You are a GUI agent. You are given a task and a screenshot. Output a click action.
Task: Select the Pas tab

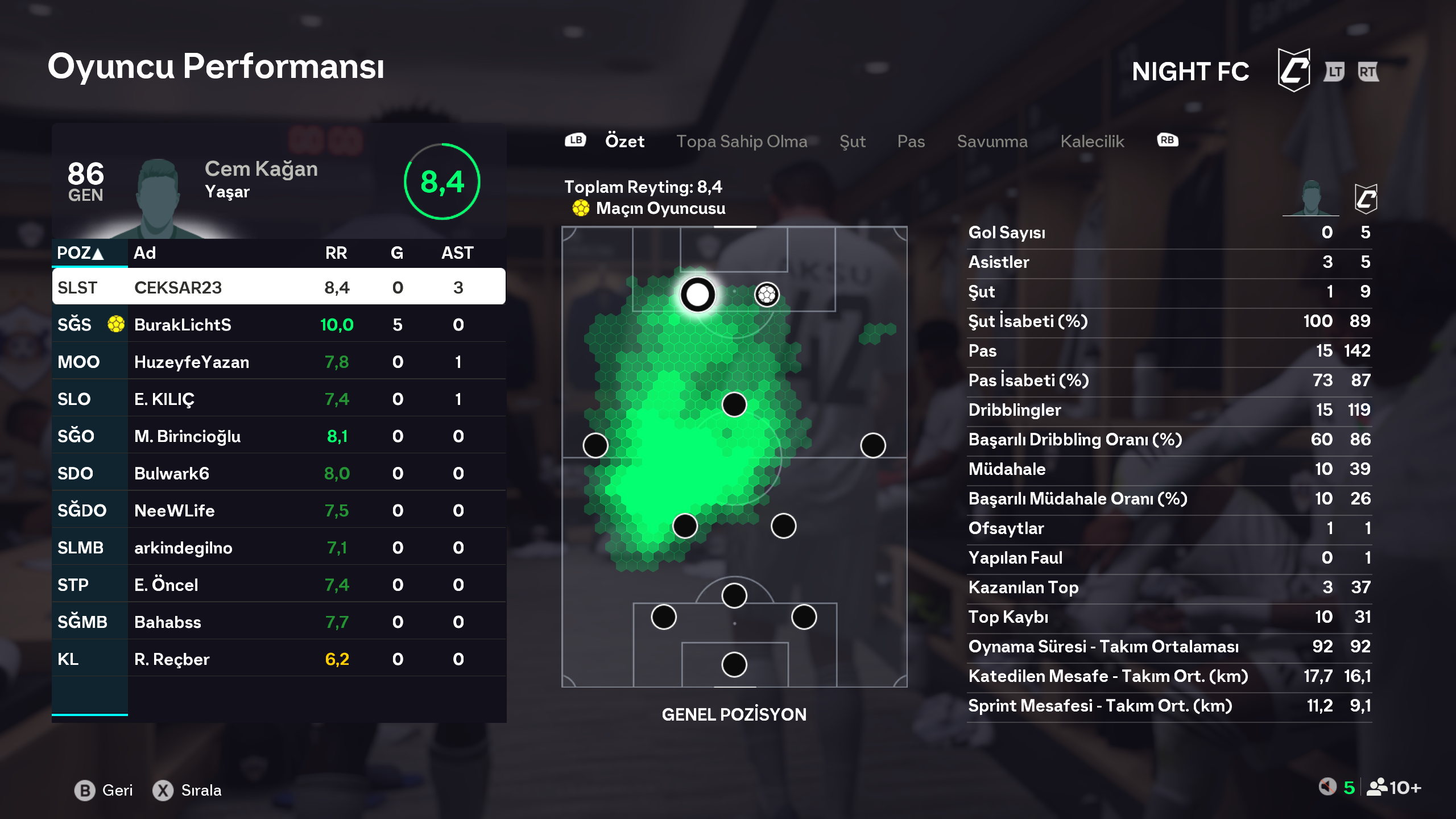point(911,141)
